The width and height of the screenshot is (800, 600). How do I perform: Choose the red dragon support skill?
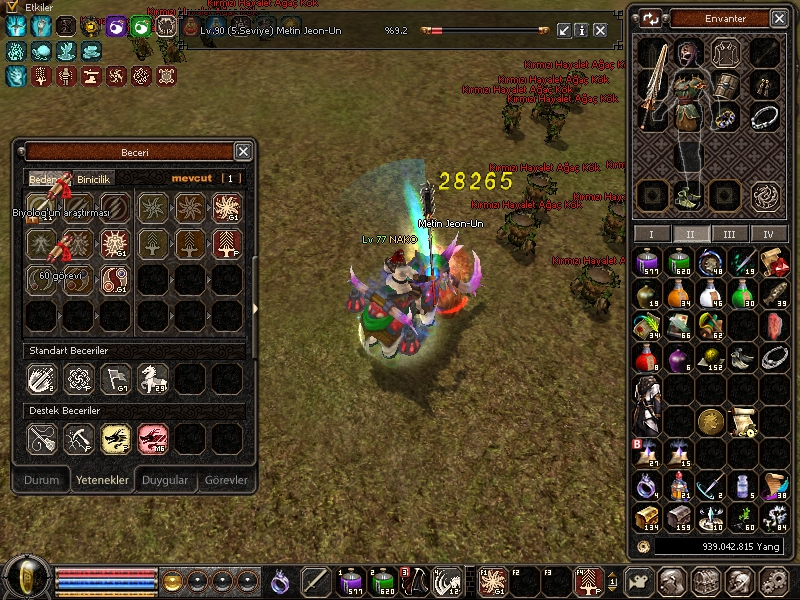pyautogui.click(x=152, y=437)
